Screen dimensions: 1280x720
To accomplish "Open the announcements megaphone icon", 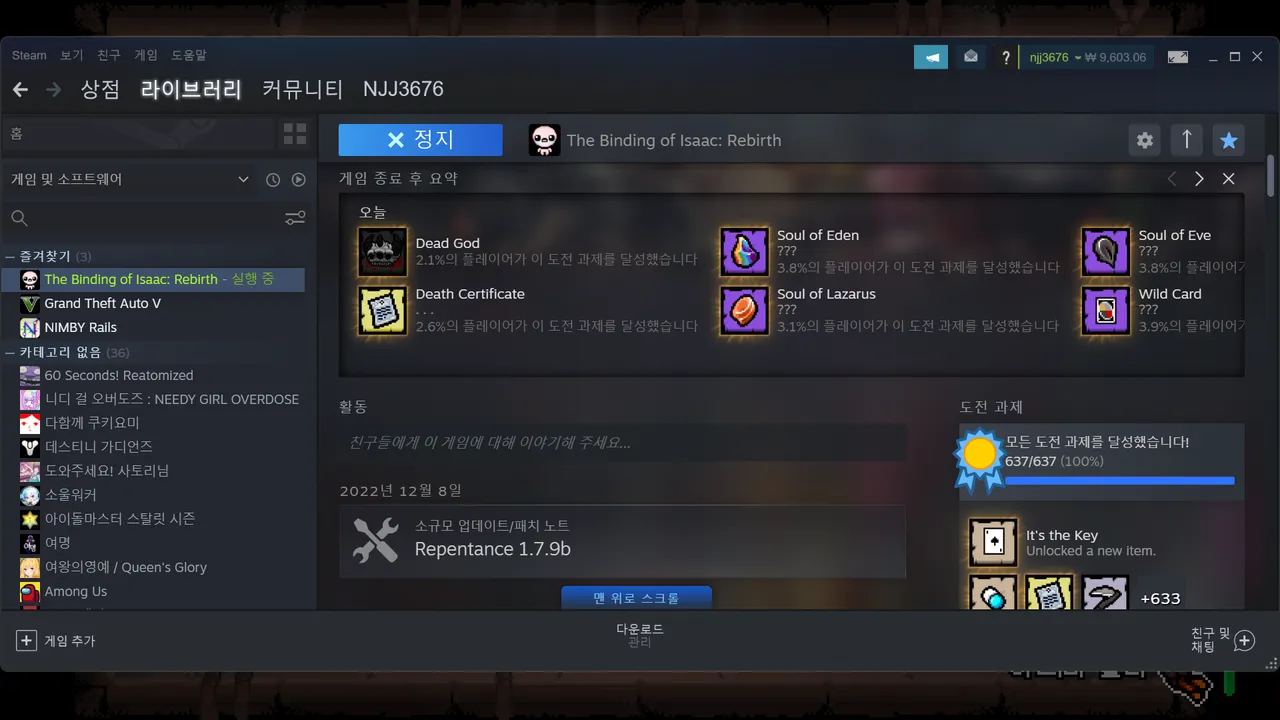I will tap(931, 57).
